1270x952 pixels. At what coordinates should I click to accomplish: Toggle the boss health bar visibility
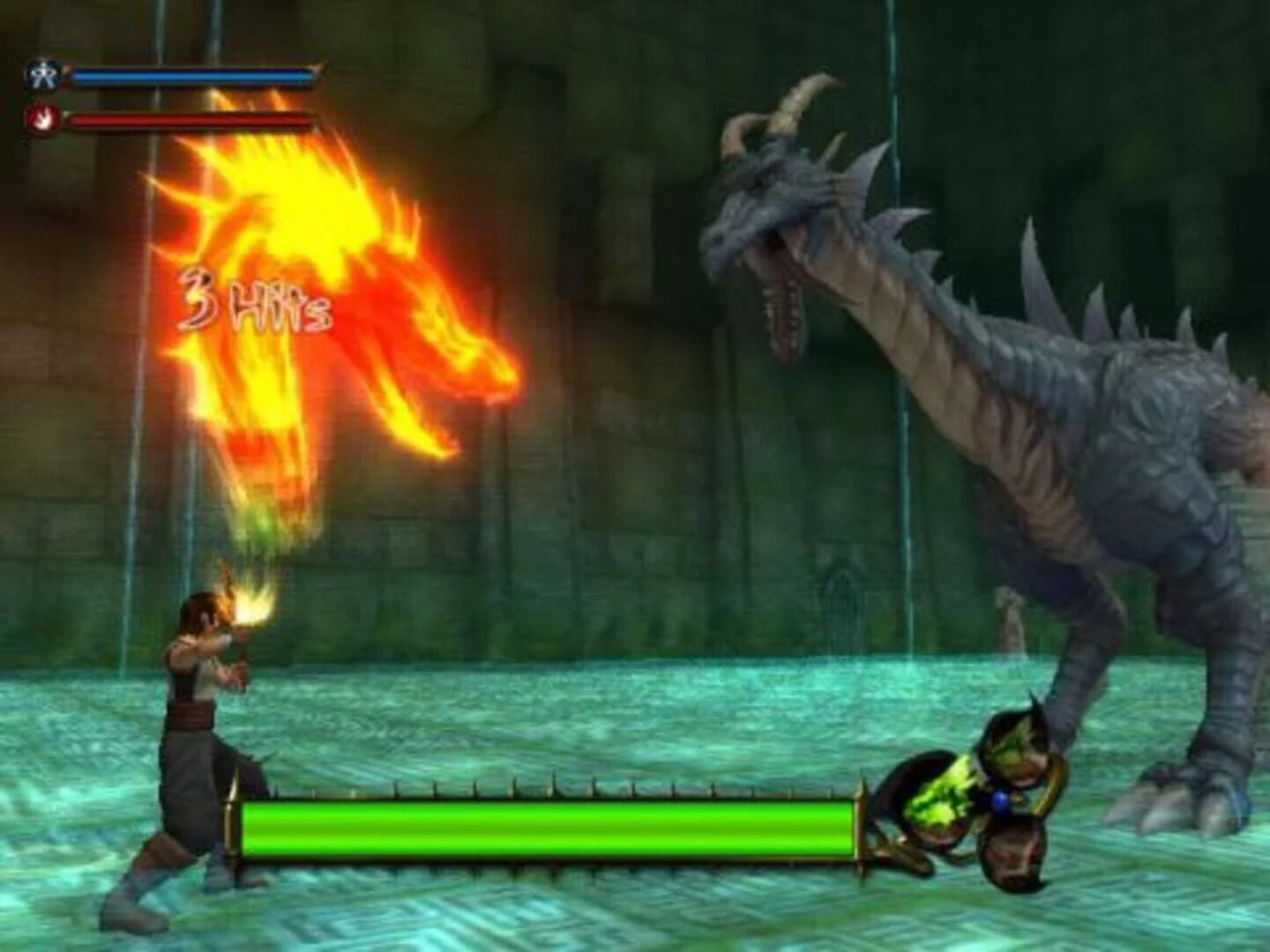(x=547, y=827)
